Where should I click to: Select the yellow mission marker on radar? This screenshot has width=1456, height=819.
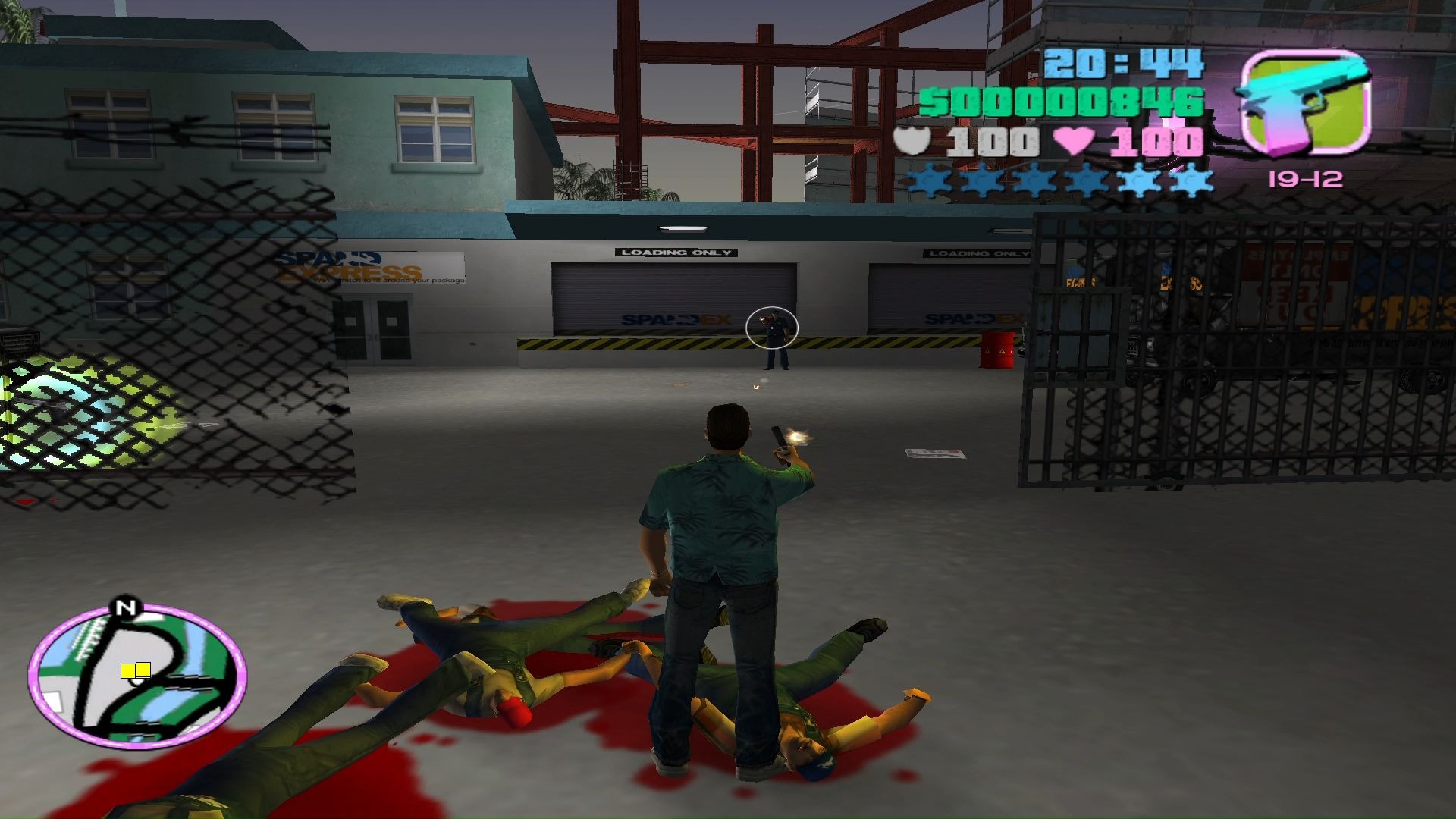pyautogui.click(x=135, y=670)
